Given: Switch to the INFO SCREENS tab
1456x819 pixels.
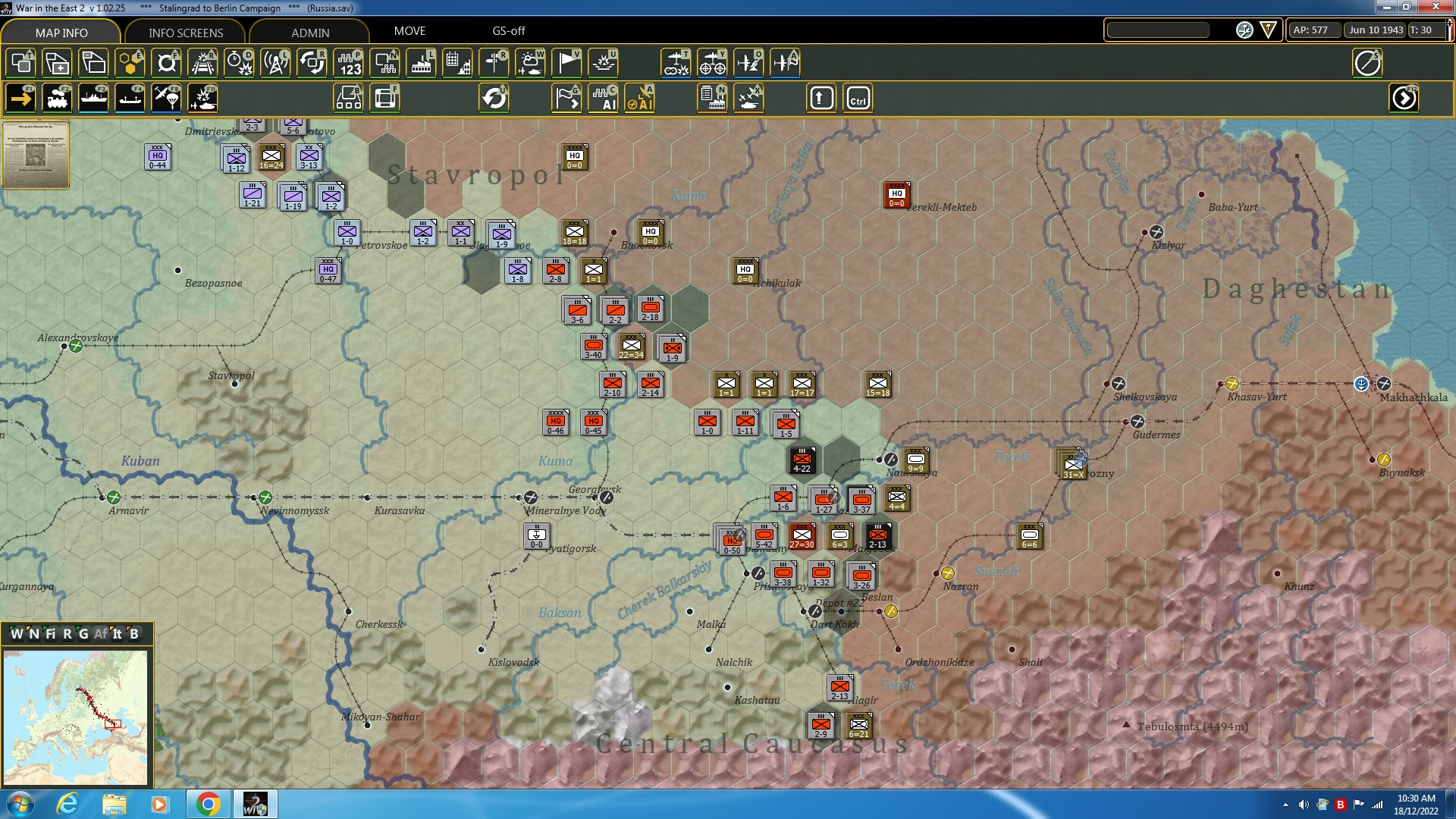Looking at the screenshot, I should [x=185, y=33].
